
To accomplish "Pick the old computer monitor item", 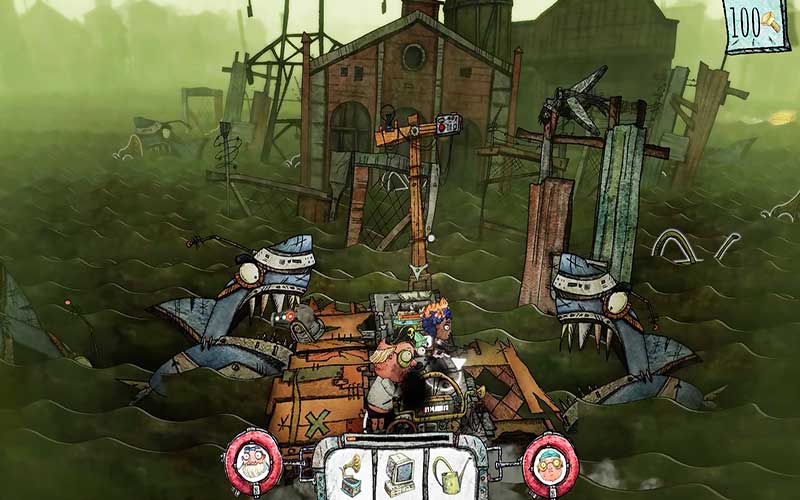I will point(400,472).
